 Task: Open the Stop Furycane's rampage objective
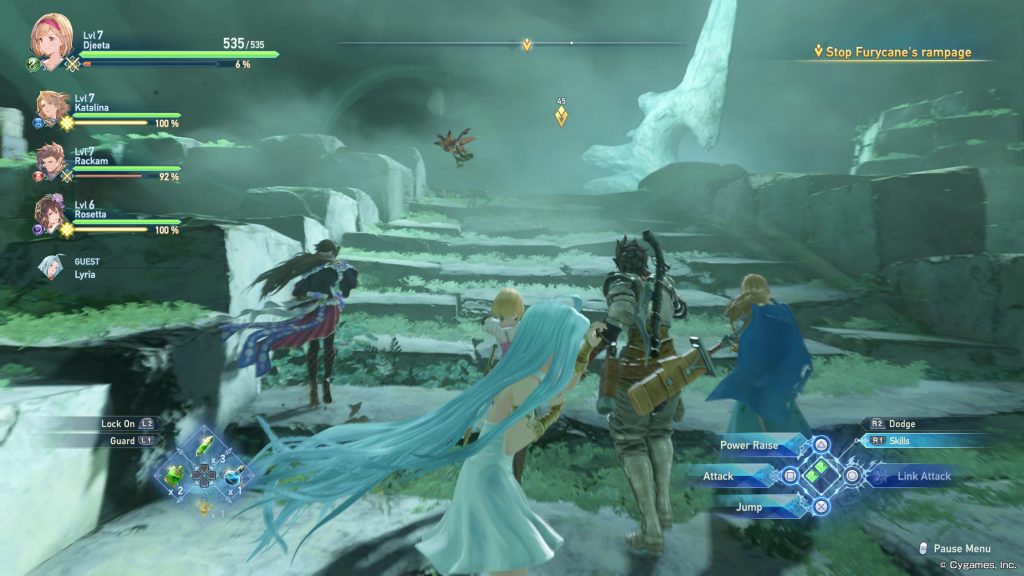892,52
